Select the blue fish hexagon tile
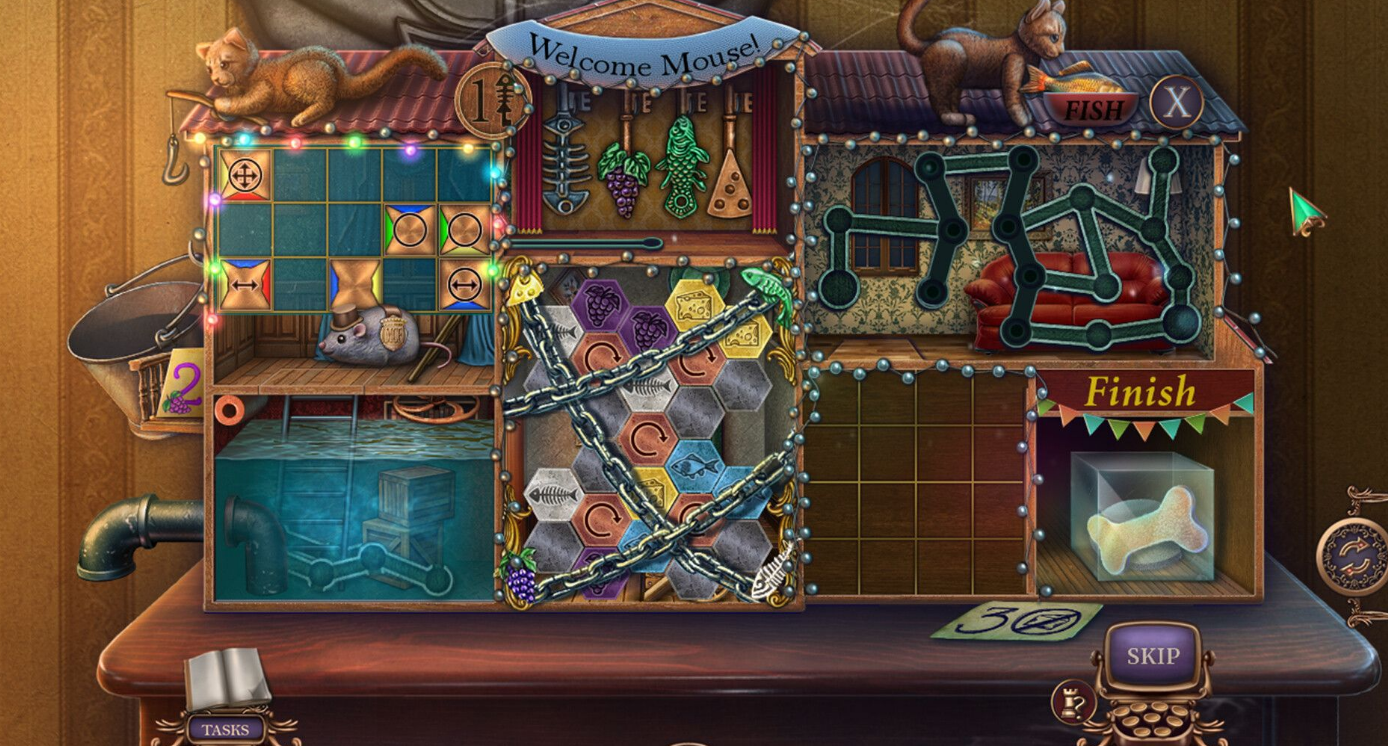 tap(692, 464)
